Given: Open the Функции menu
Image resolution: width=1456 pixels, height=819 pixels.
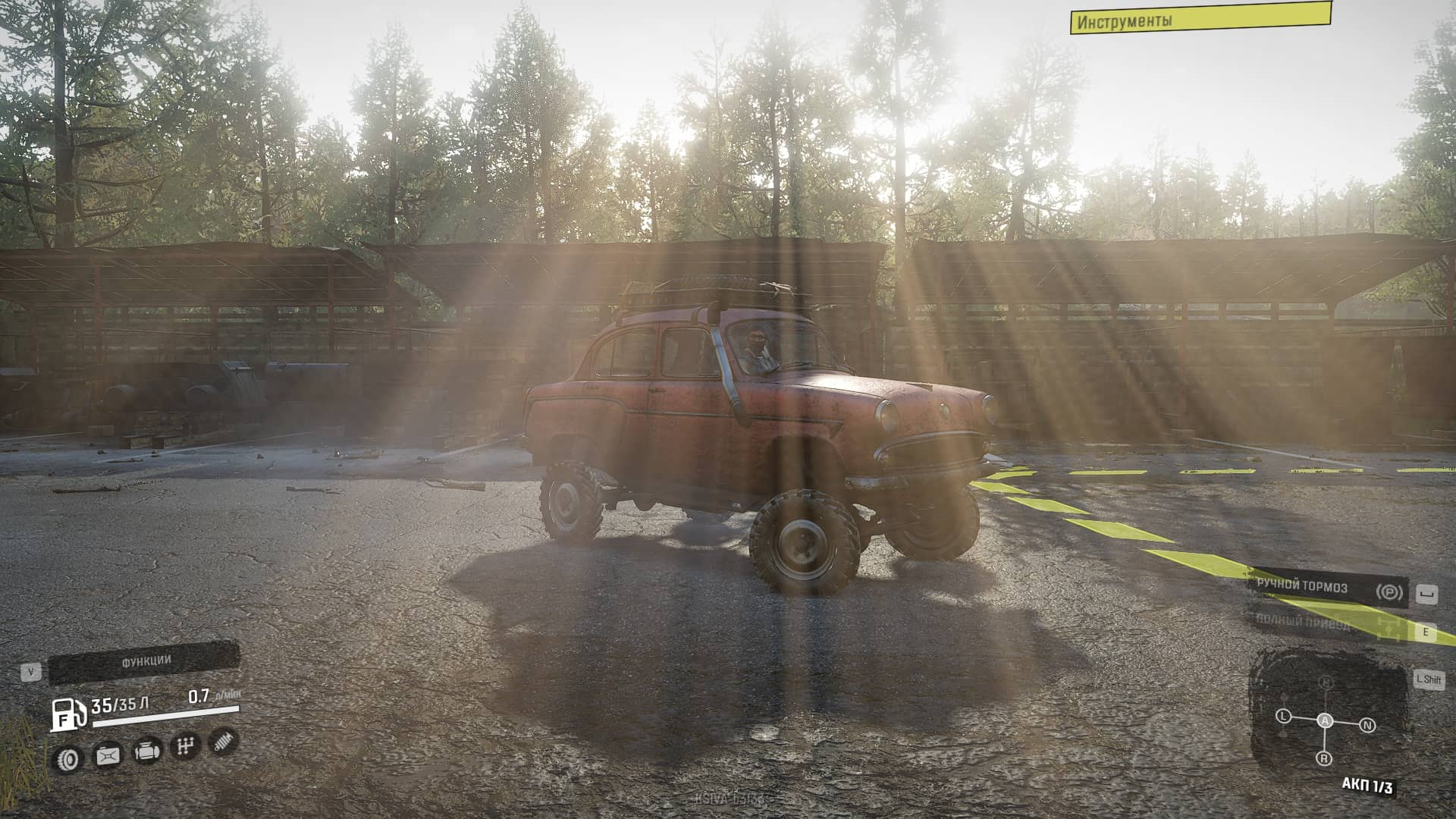Looking at the screenshot, I should (144, 662).
